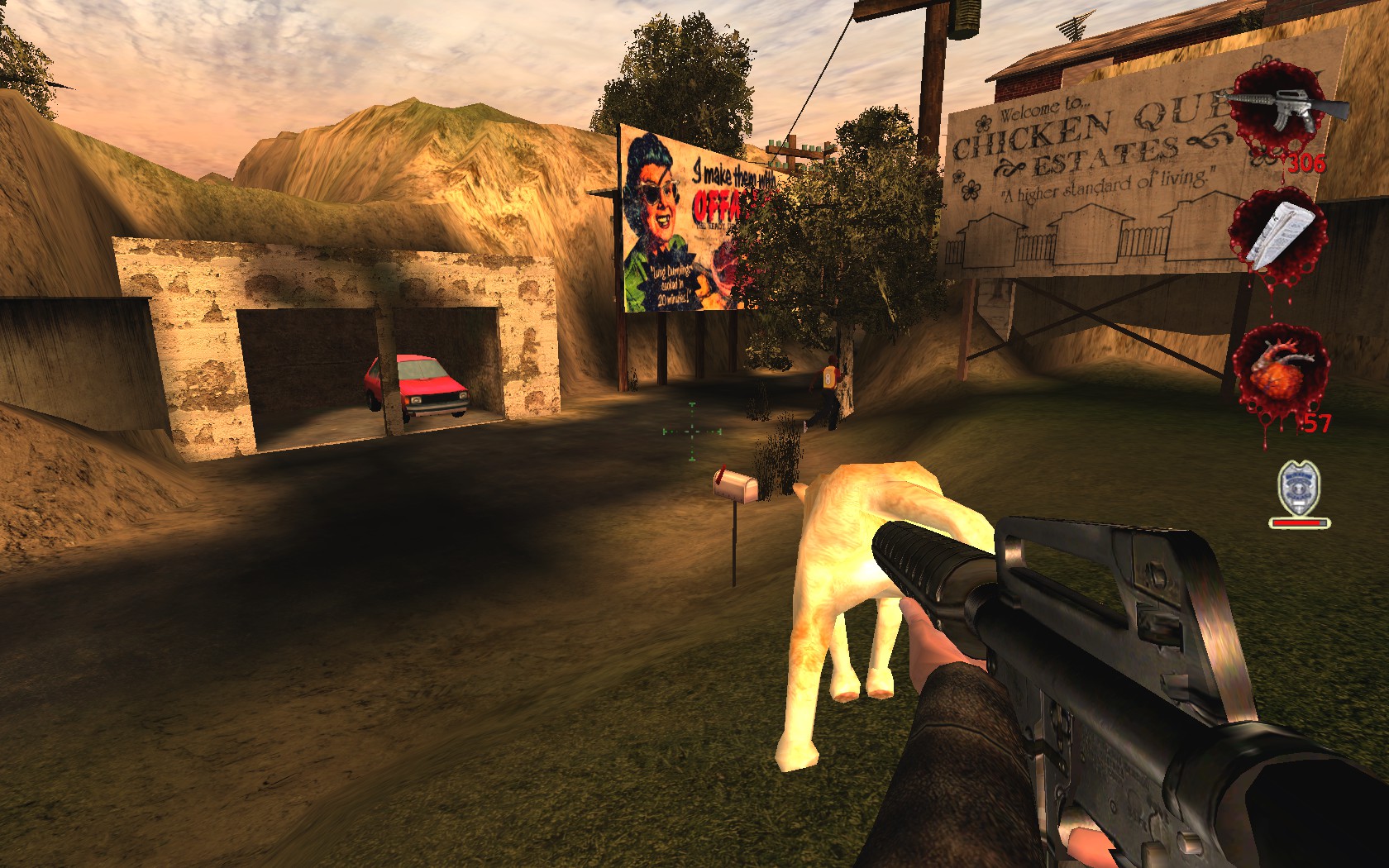Click the newspaper inventory item icon
The width and height of the screenshot is (1389, 868).
click(1276, 232)
